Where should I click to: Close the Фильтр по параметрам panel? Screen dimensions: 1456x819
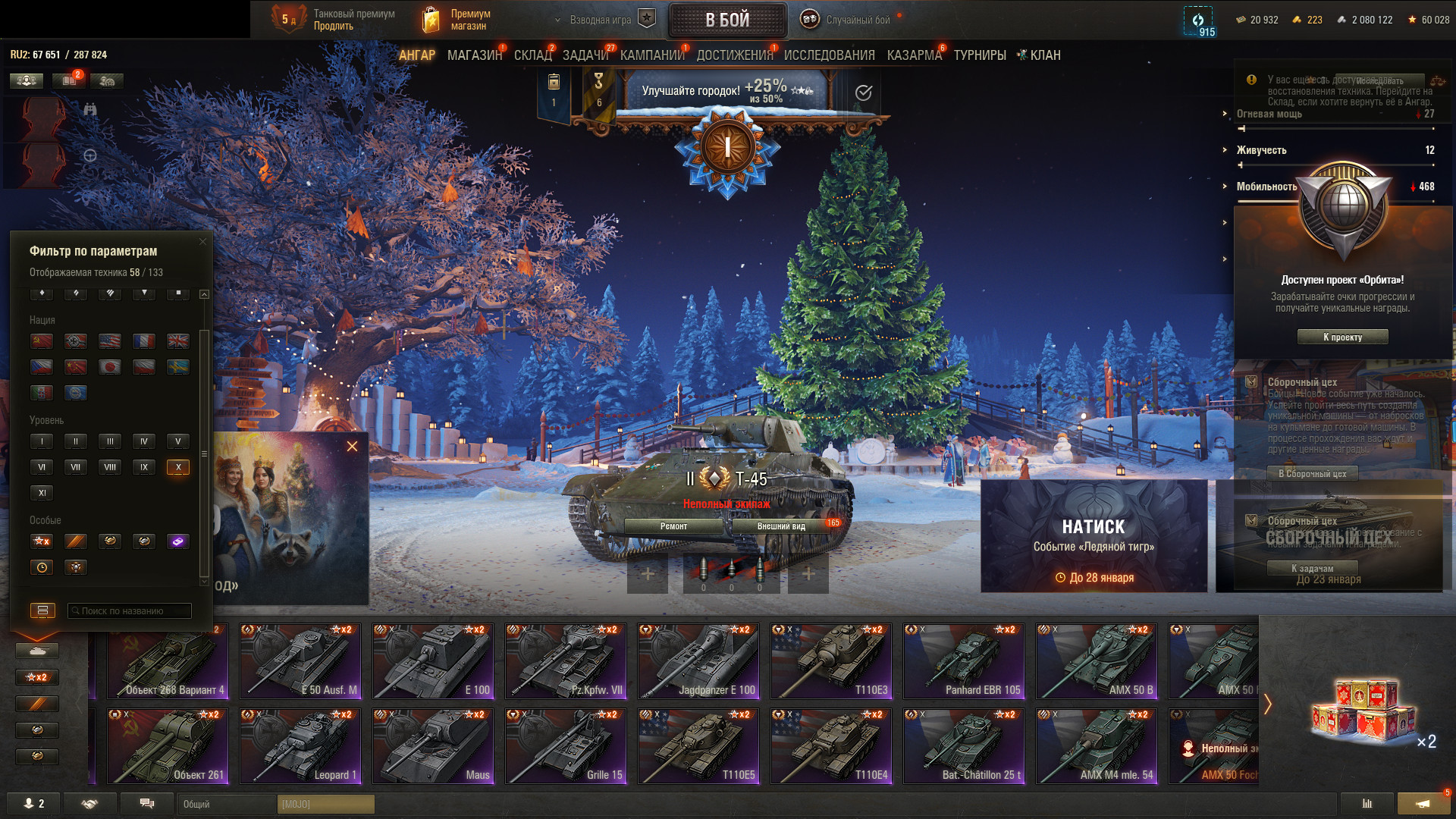202,242
